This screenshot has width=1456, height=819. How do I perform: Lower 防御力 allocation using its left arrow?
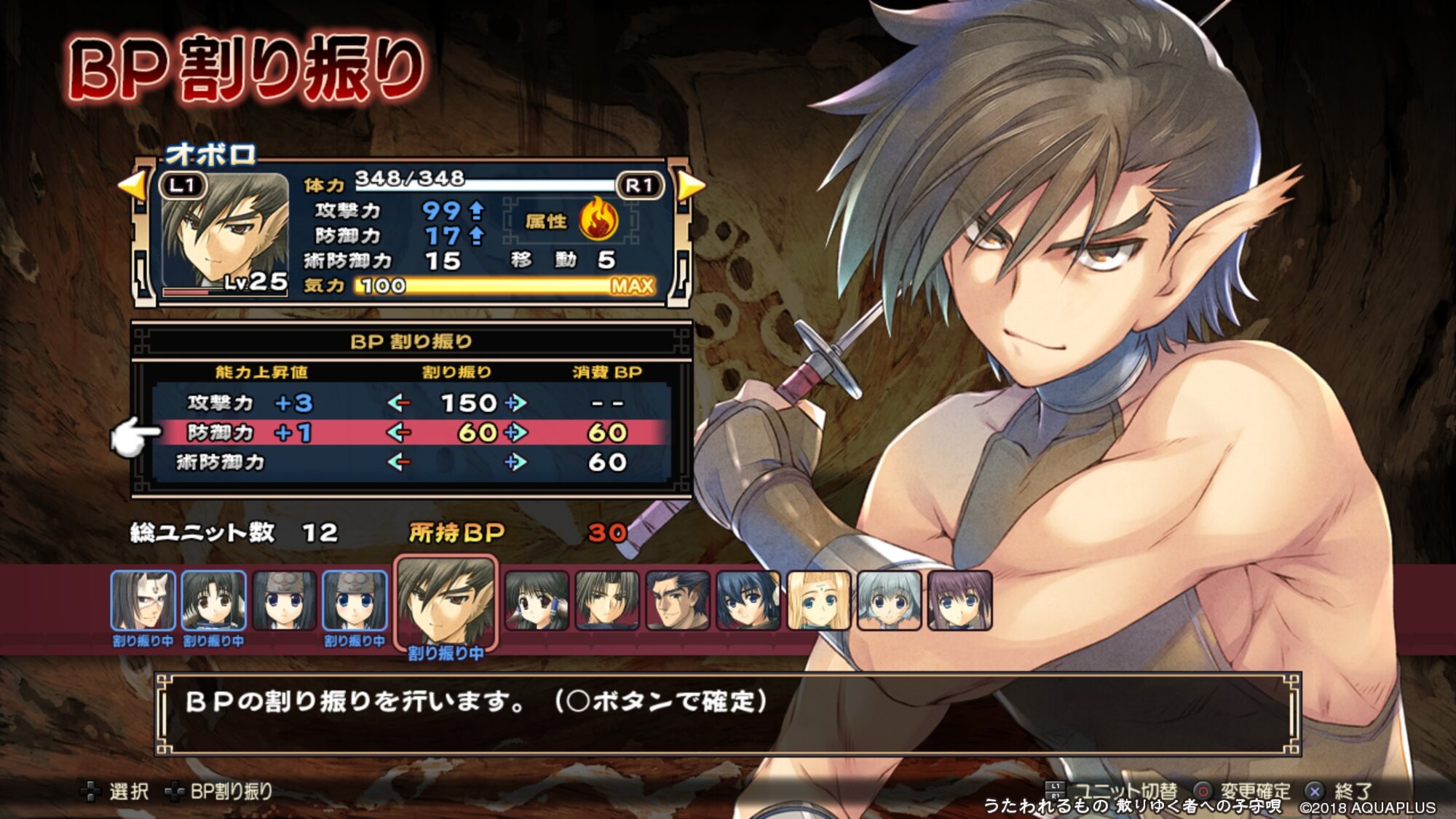click(398, 432)
